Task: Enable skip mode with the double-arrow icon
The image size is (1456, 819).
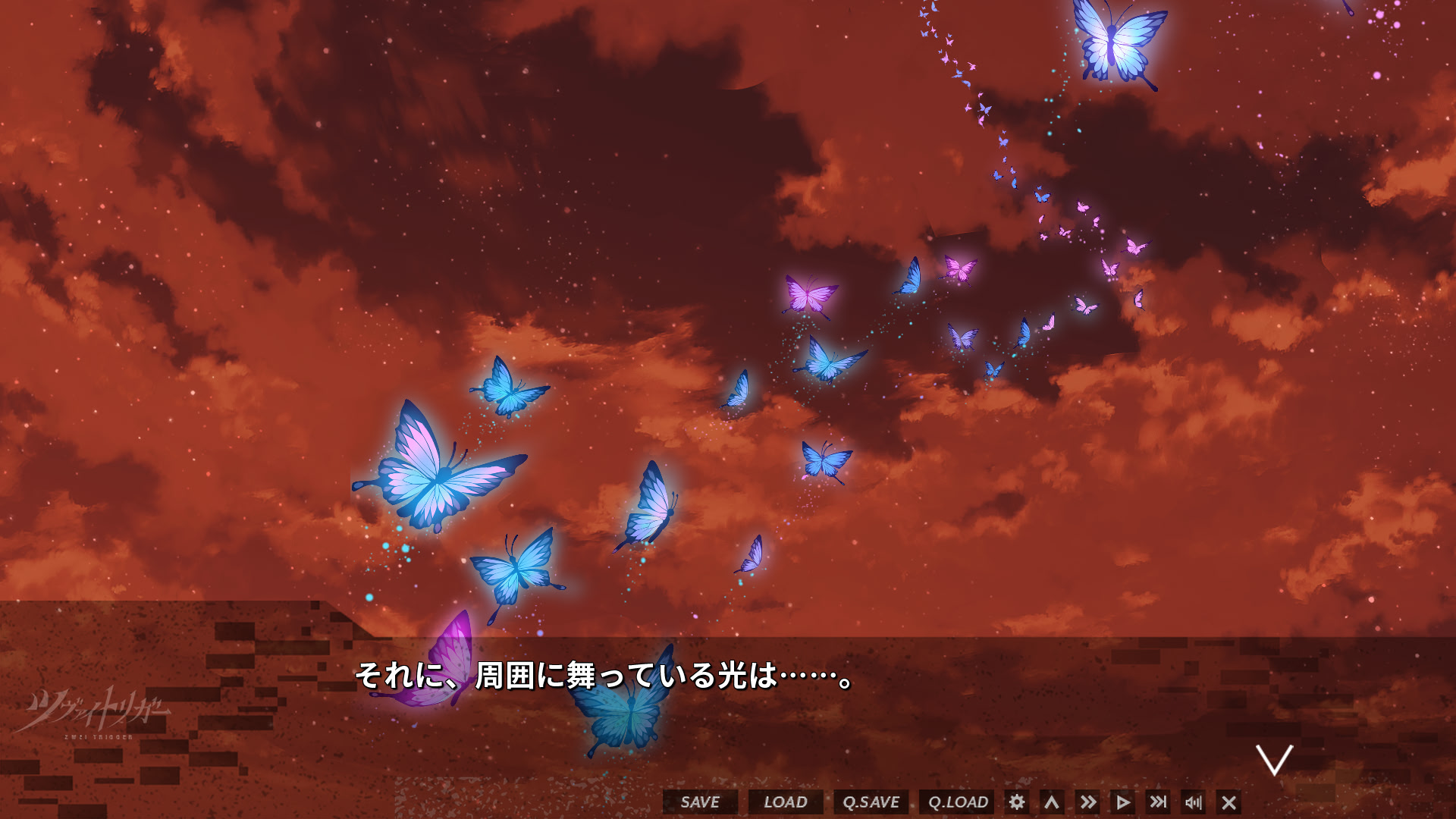Action: [1088, 802]
